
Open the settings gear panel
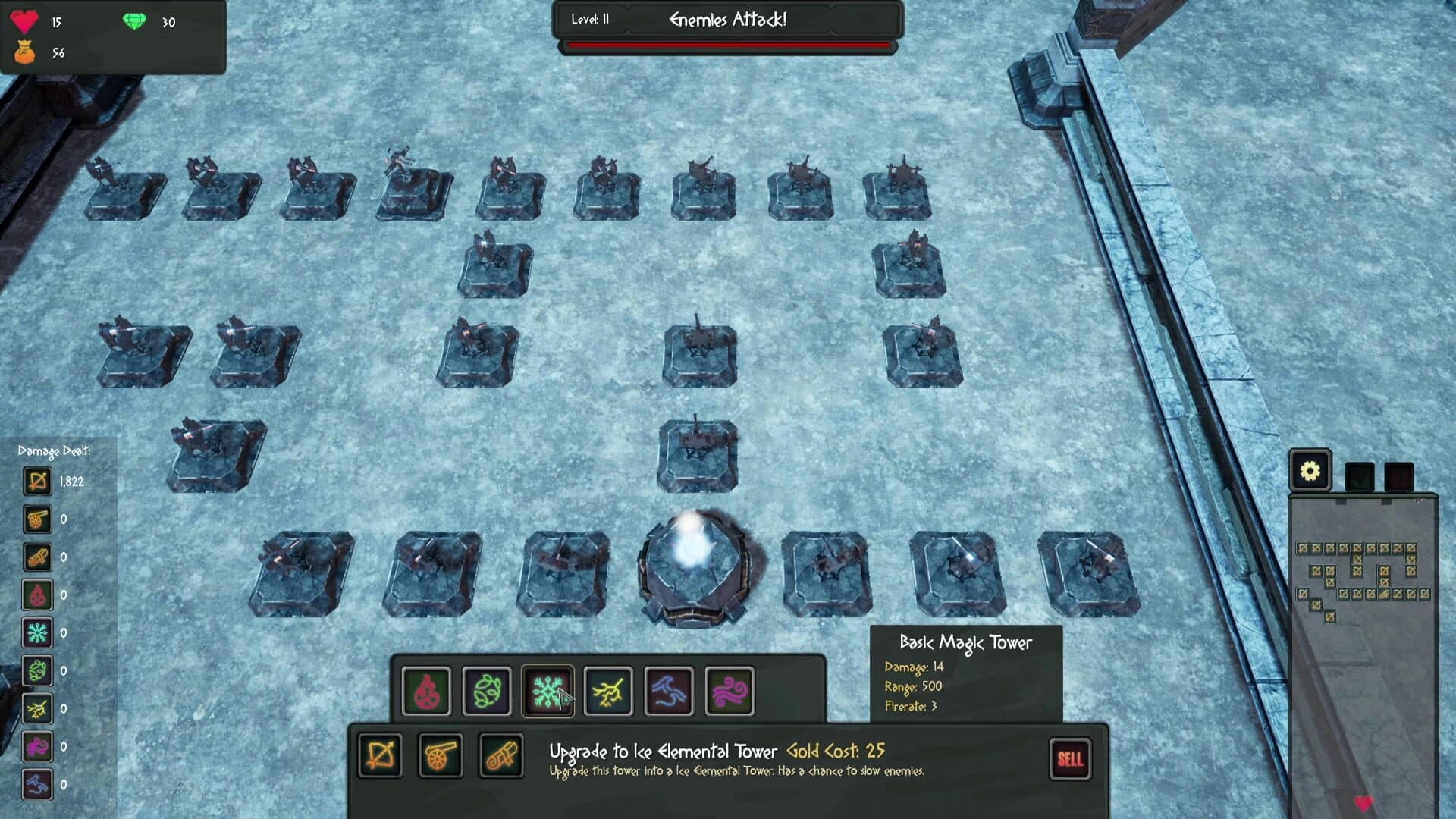[1310, 470]
